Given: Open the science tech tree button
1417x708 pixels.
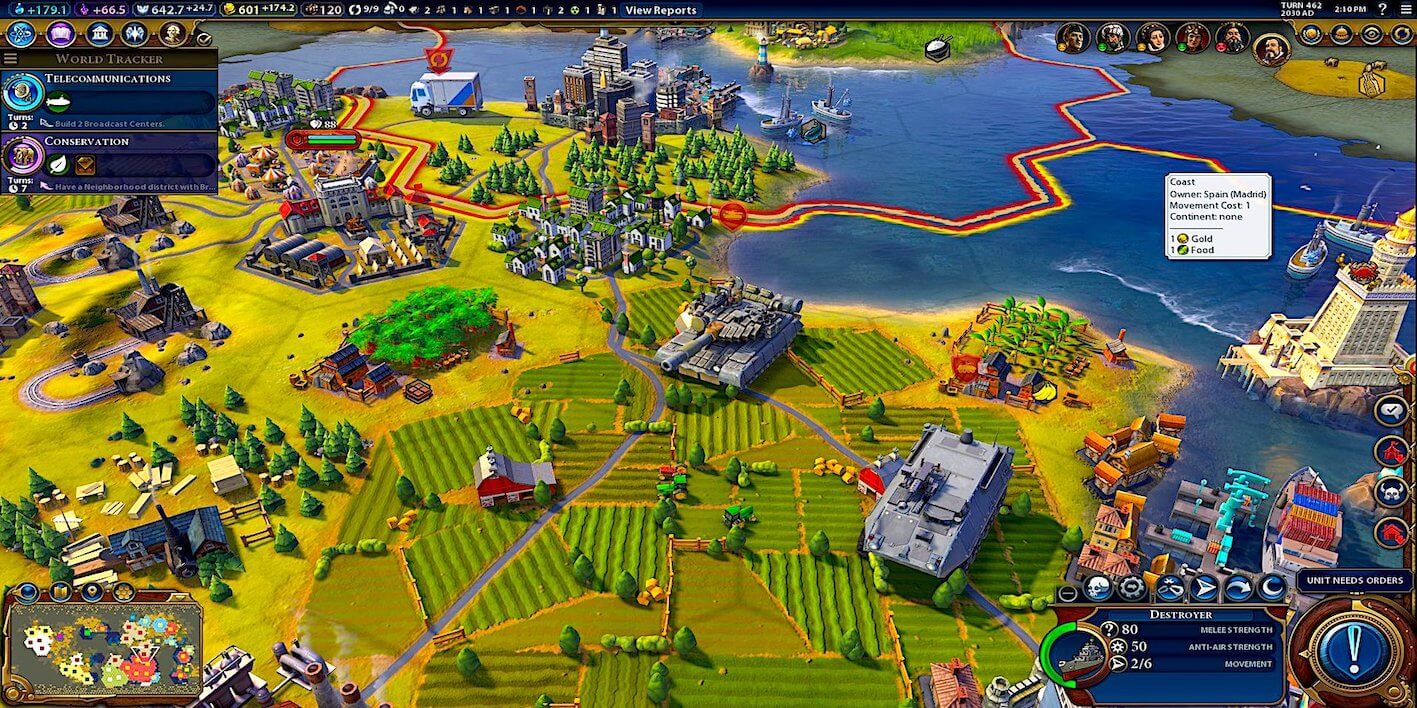Looking at the screenshot, I should point(20,34).
